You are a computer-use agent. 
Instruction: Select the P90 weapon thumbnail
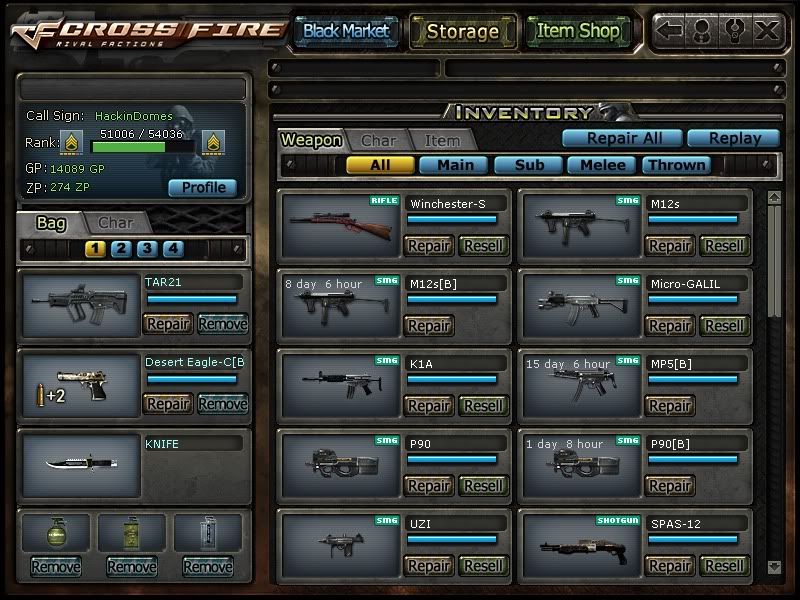point(340,467)
